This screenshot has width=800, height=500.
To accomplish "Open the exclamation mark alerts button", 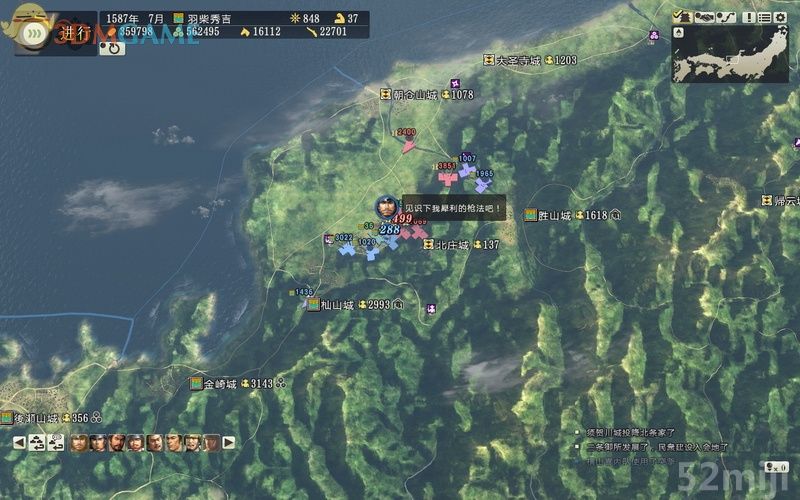I will pos(750,17).
